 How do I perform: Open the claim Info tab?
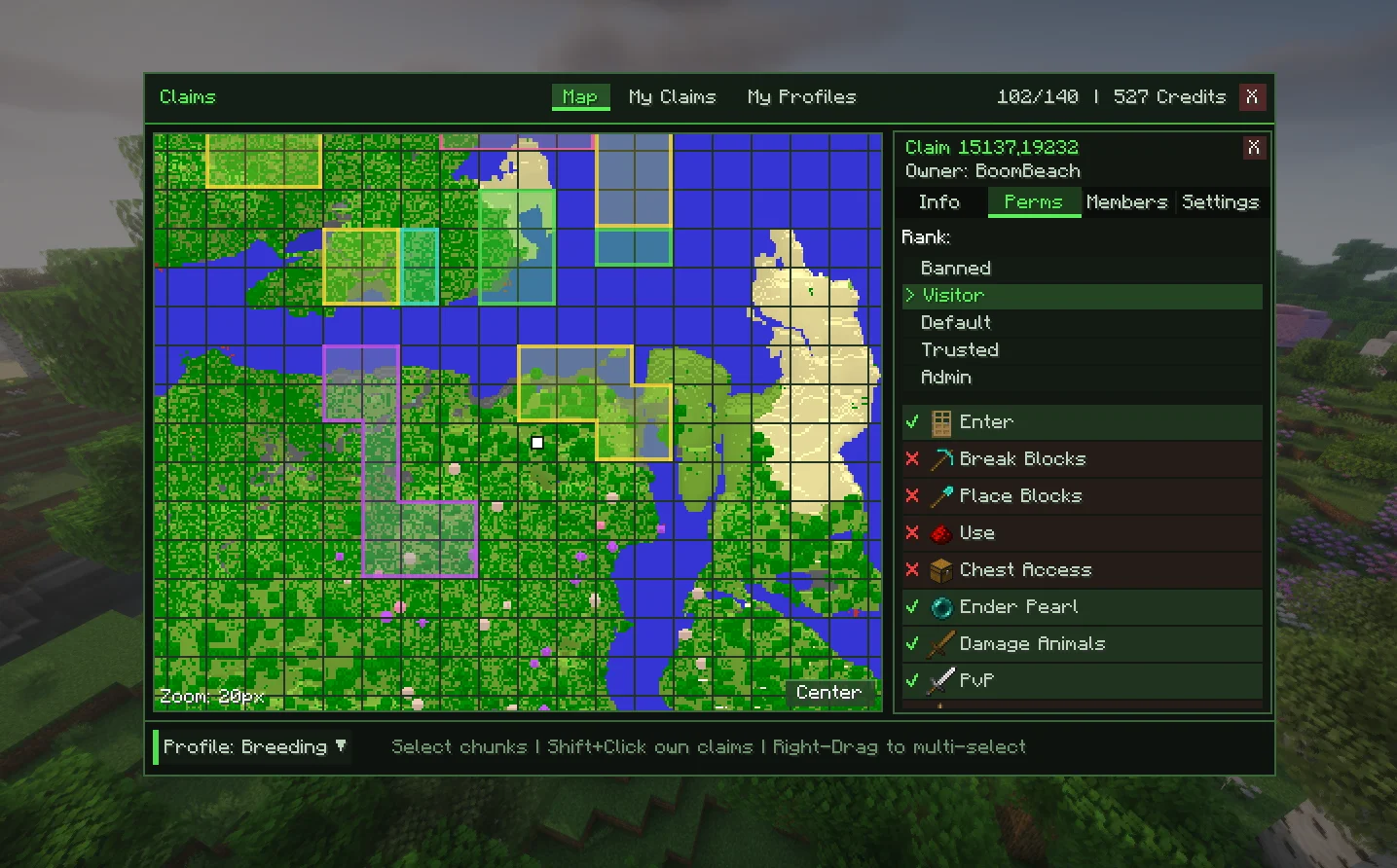[x=938, y=201]
